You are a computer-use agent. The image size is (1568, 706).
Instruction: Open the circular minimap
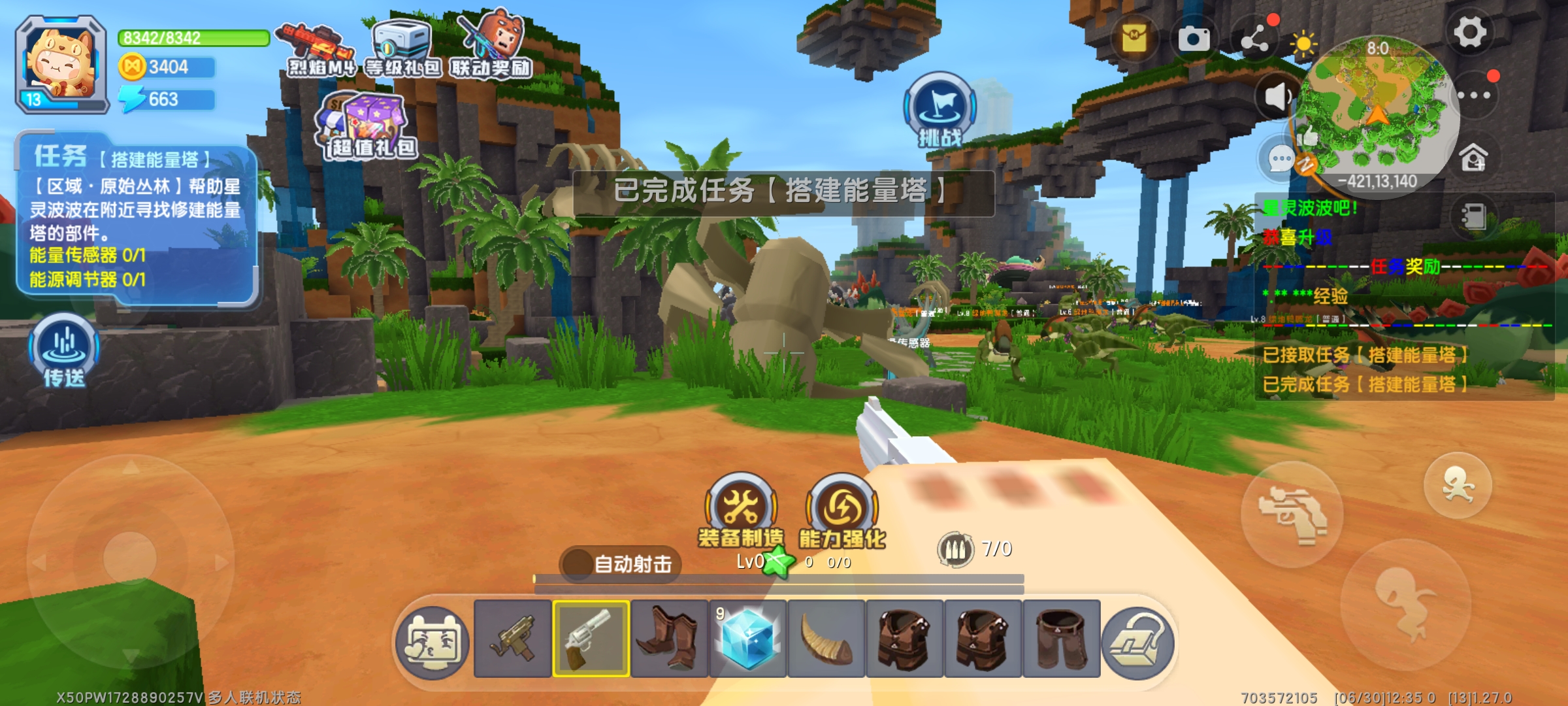pyautogui.click(x=1377, y=111)
